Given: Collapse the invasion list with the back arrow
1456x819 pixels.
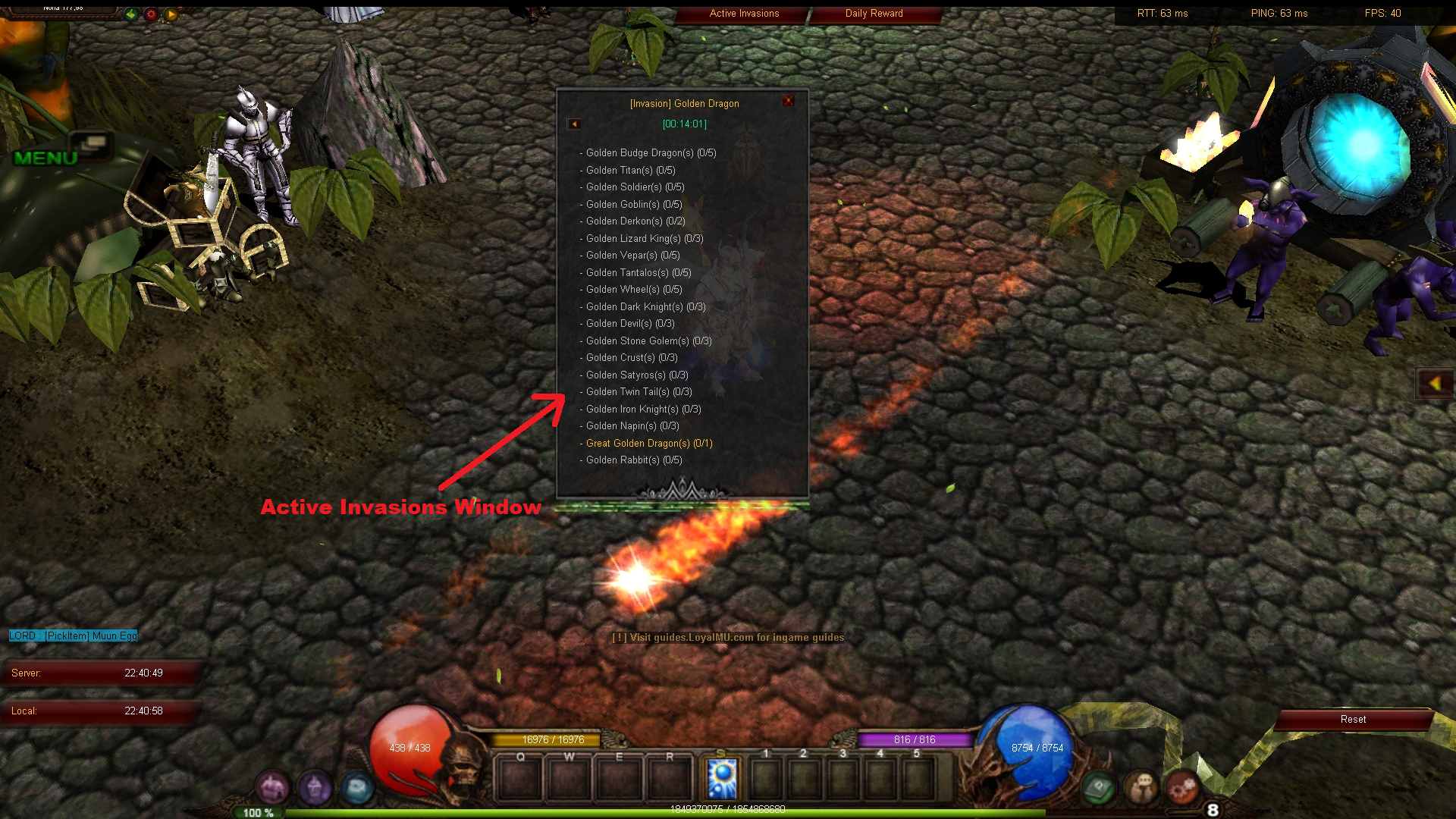Looking at the screenshot, I should click(574, 123).
